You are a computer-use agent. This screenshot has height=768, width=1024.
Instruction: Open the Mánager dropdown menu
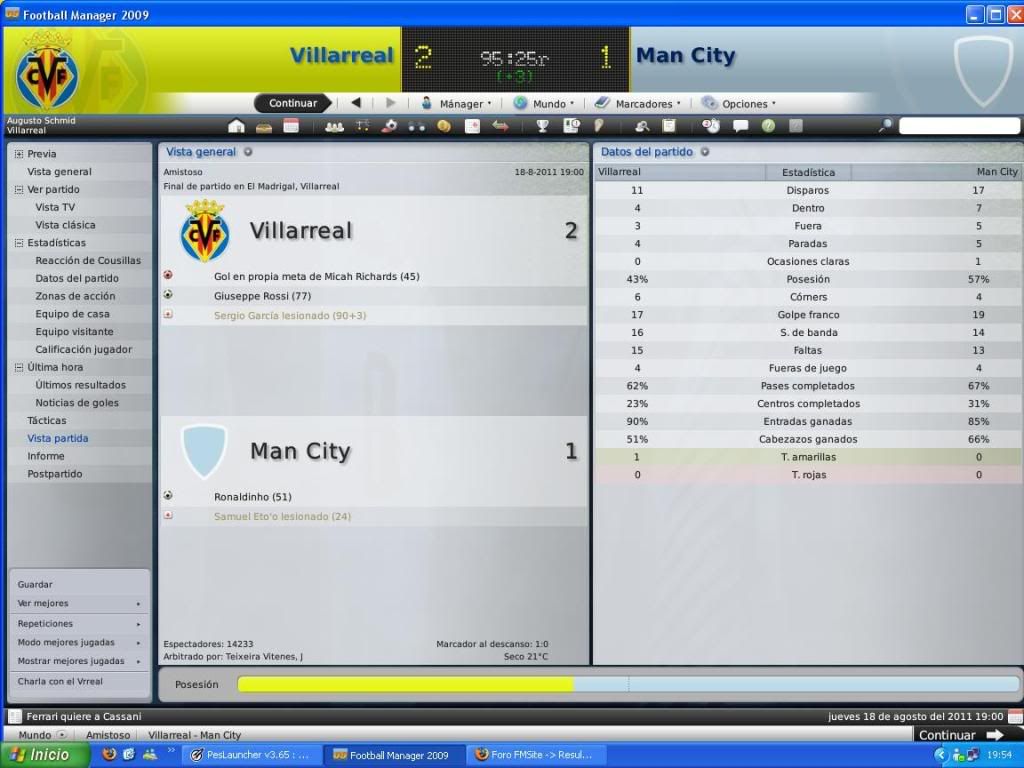tap(455, 103)
